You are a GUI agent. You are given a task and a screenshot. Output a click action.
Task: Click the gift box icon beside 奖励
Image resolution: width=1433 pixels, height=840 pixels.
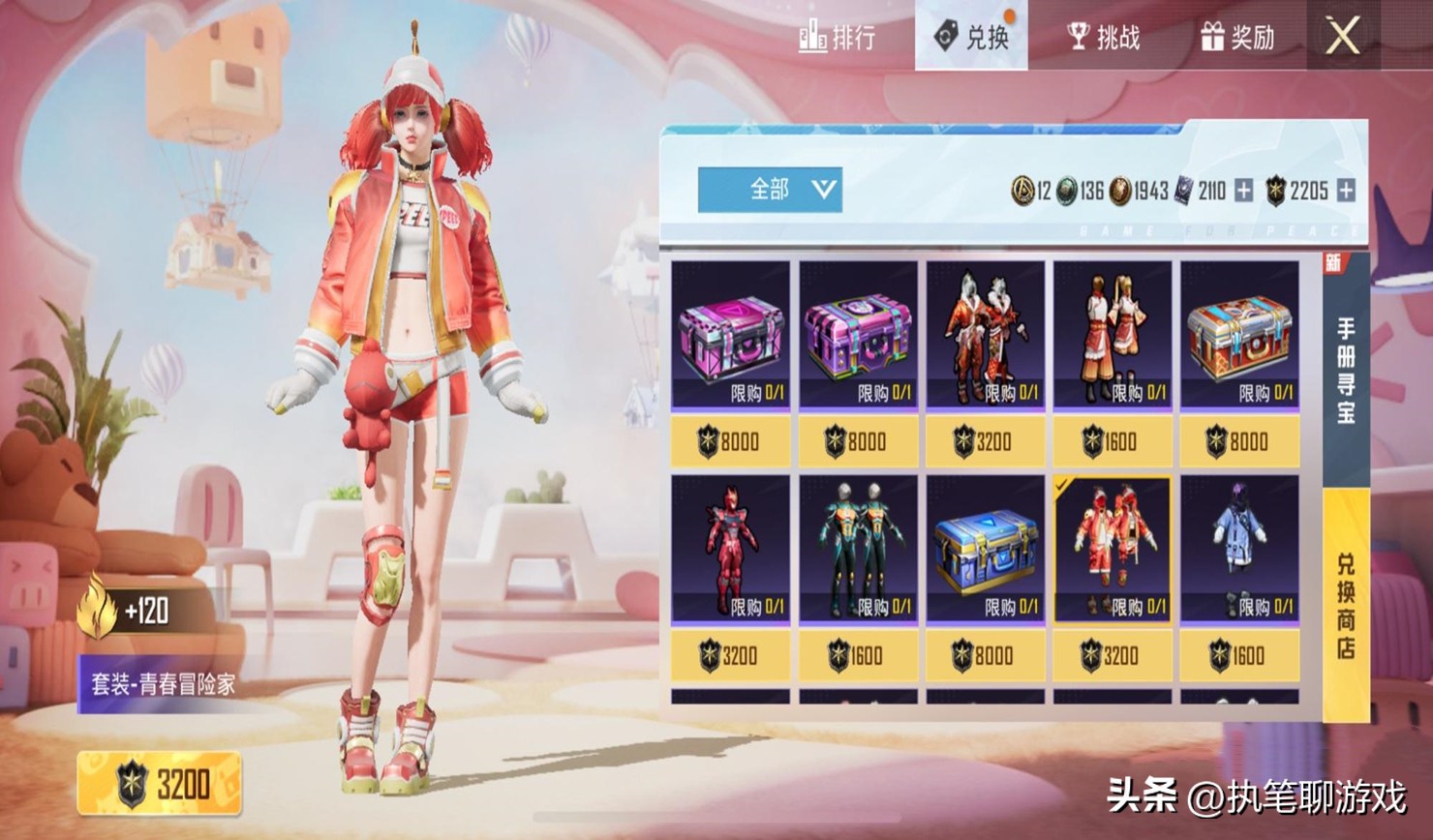coord(1211,39)
